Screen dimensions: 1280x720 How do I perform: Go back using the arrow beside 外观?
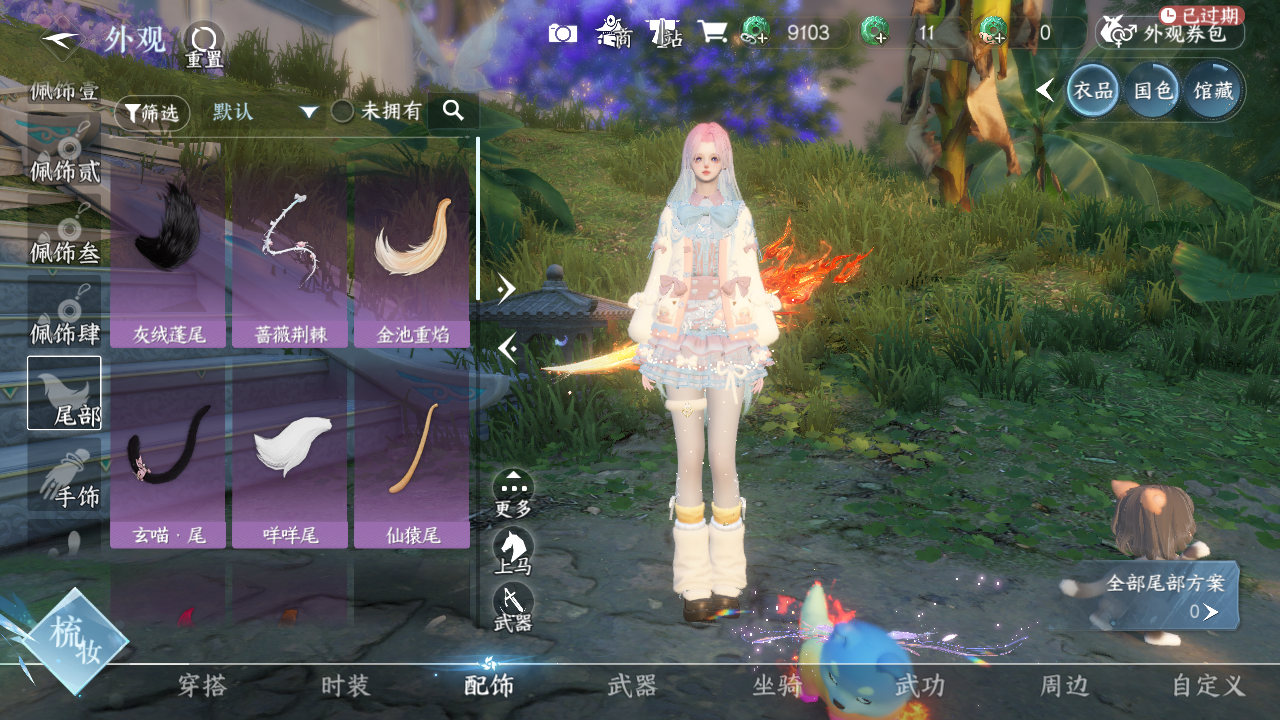(x=61, y=40)
